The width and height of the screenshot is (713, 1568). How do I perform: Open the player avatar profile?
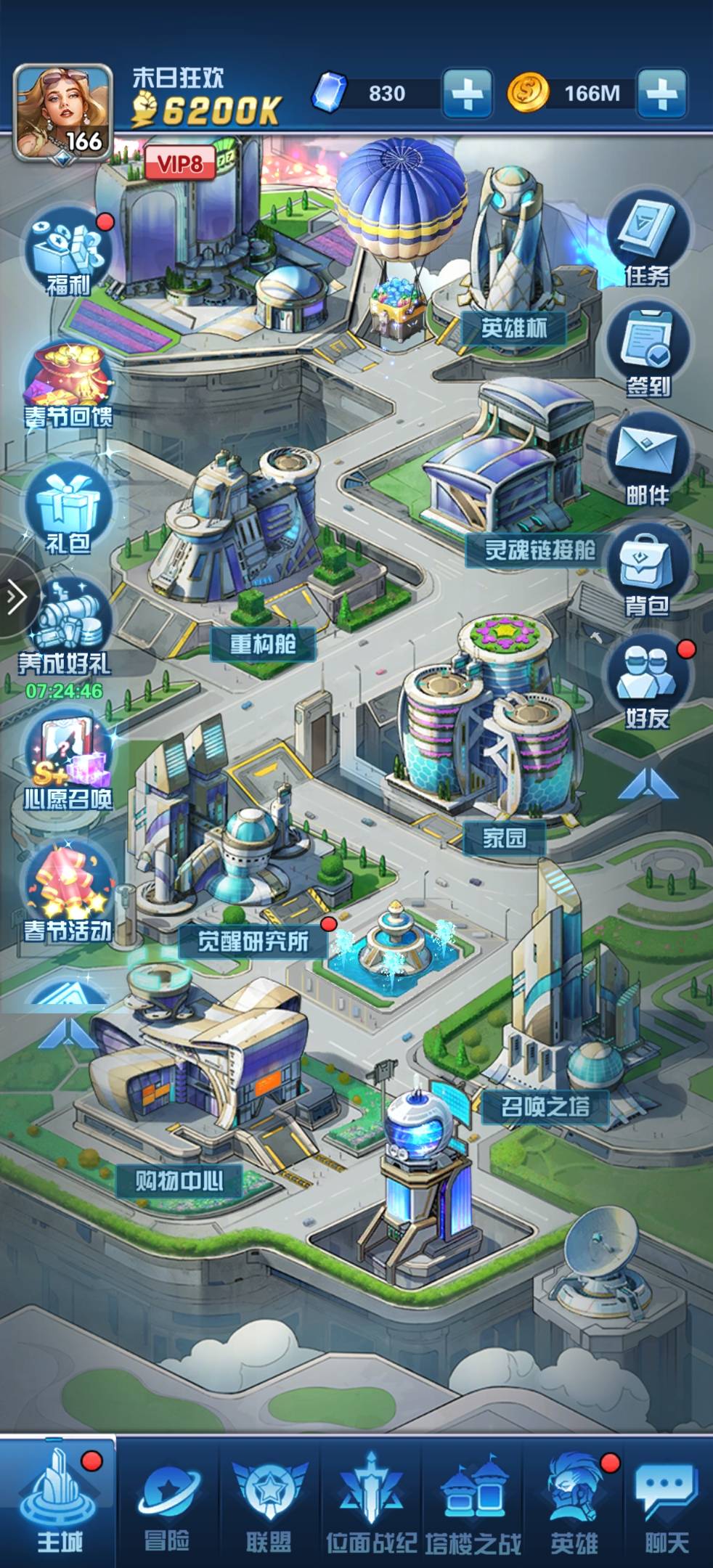click(x=63, y=113)
